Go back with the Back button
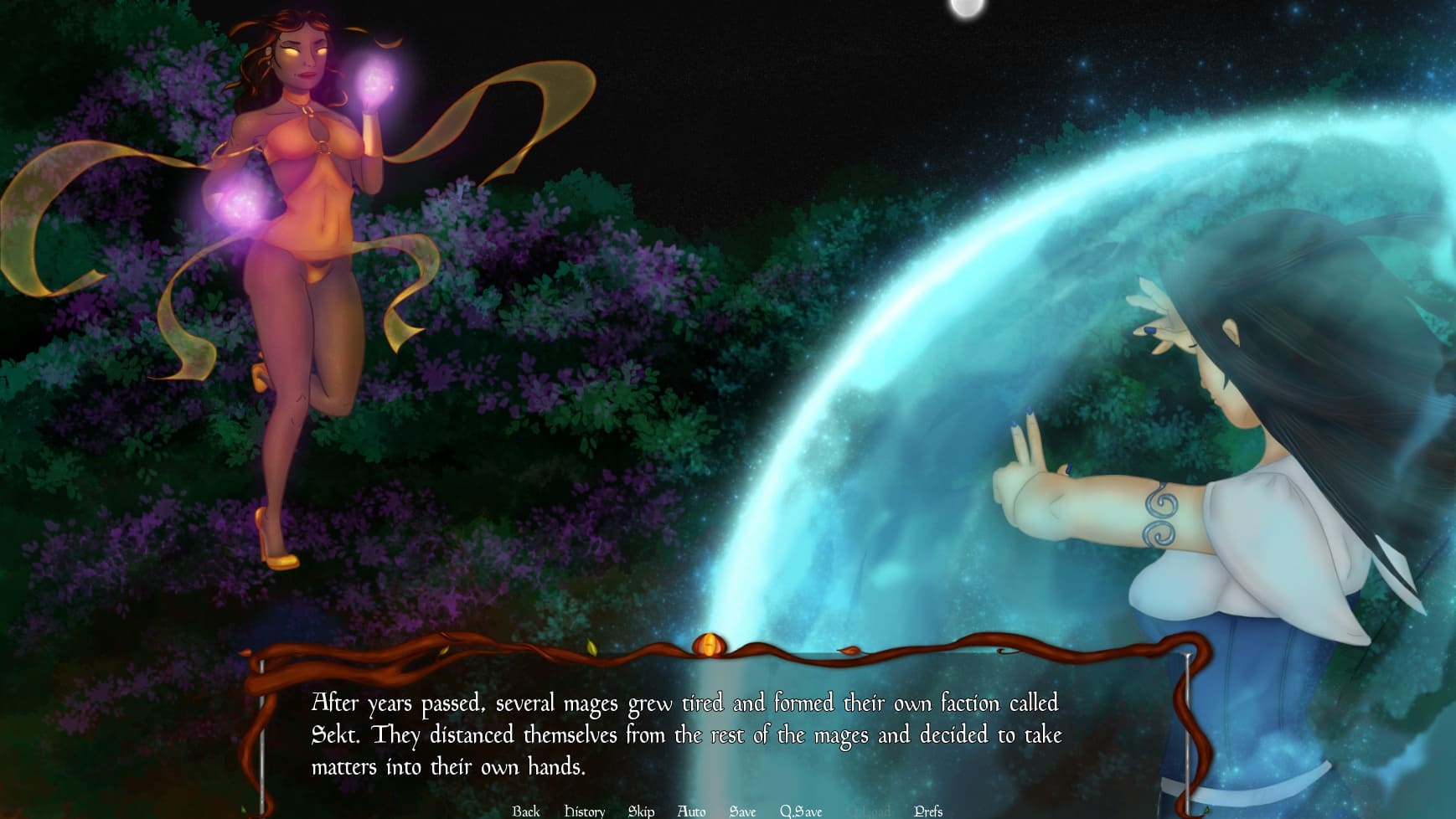This screenshot has width=1456, height=819. [x=526, y=811]
